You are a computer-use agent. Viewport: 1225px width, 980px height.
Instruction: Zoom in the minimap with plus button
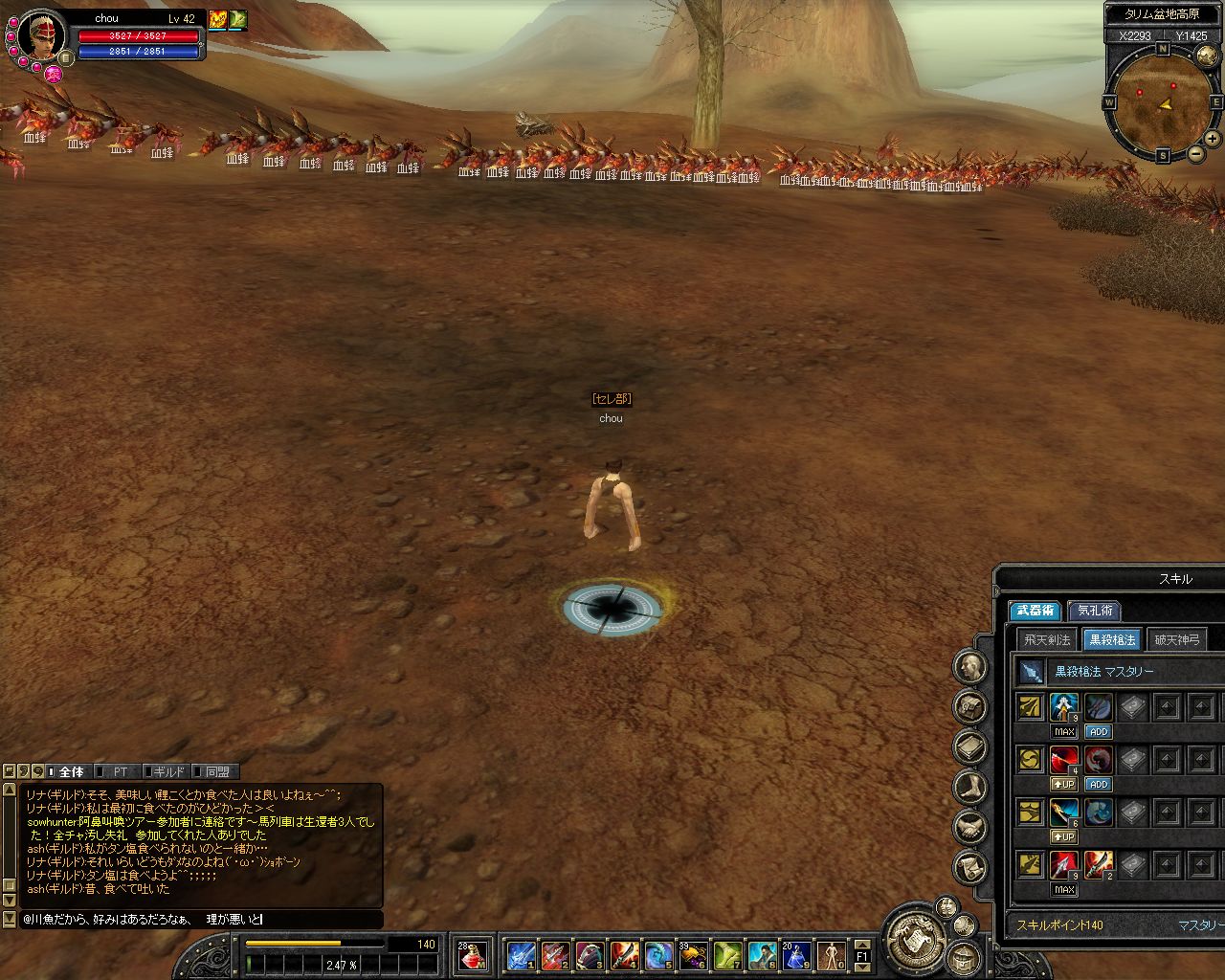1213,140
